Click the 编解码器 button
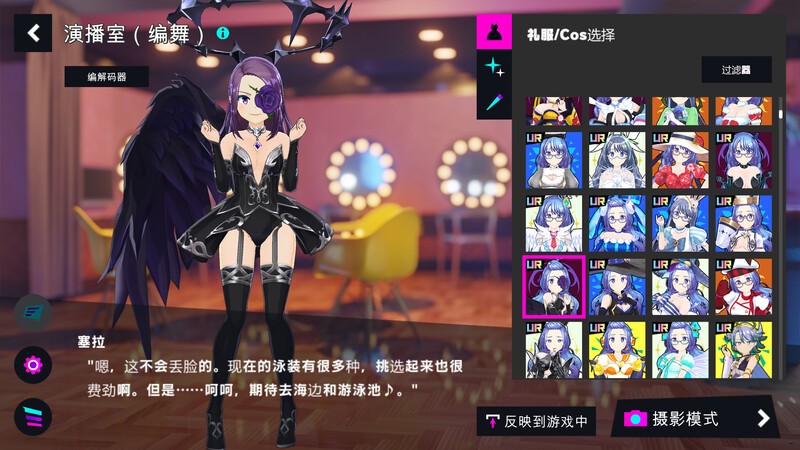 106,76
